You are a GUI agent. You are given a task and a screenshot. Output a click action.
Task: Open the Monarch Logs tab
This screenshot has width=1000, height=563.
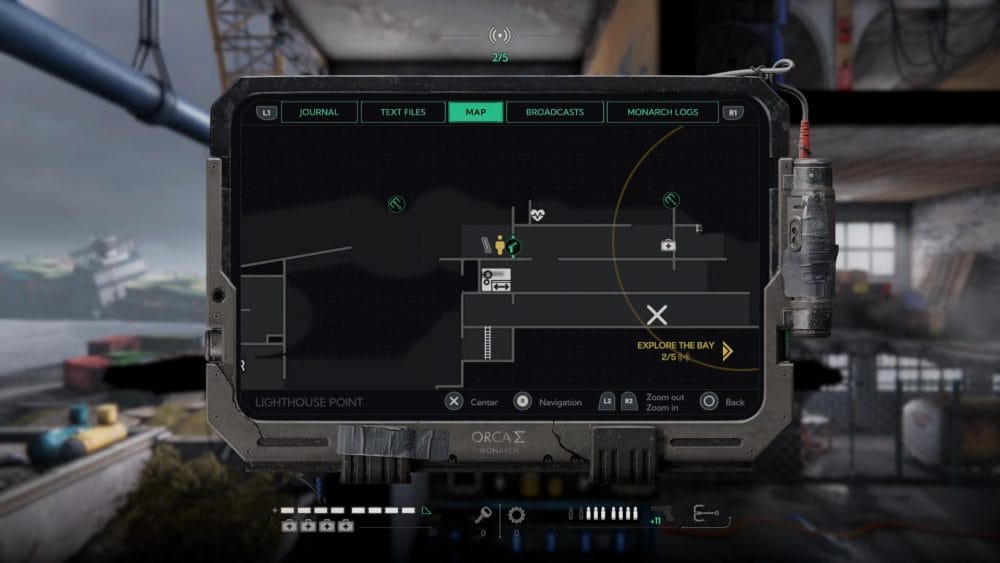[x=663, y=112]
